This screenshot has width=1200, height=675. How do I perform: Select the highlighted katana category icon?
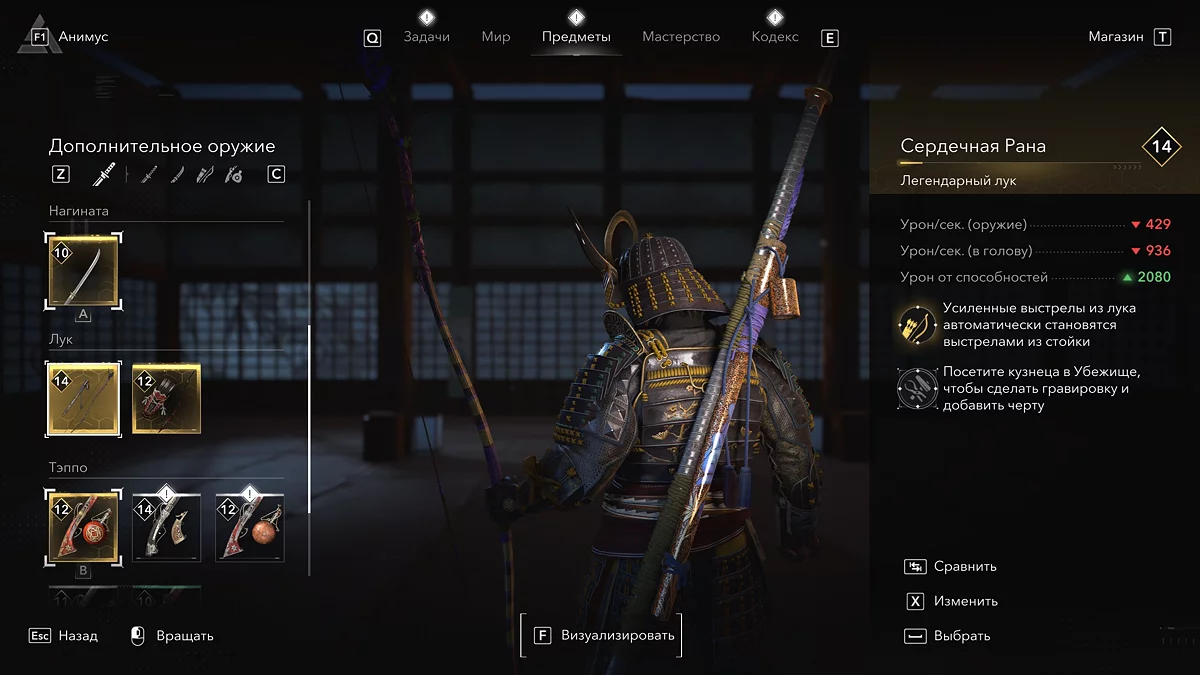[x=102, y=175]
